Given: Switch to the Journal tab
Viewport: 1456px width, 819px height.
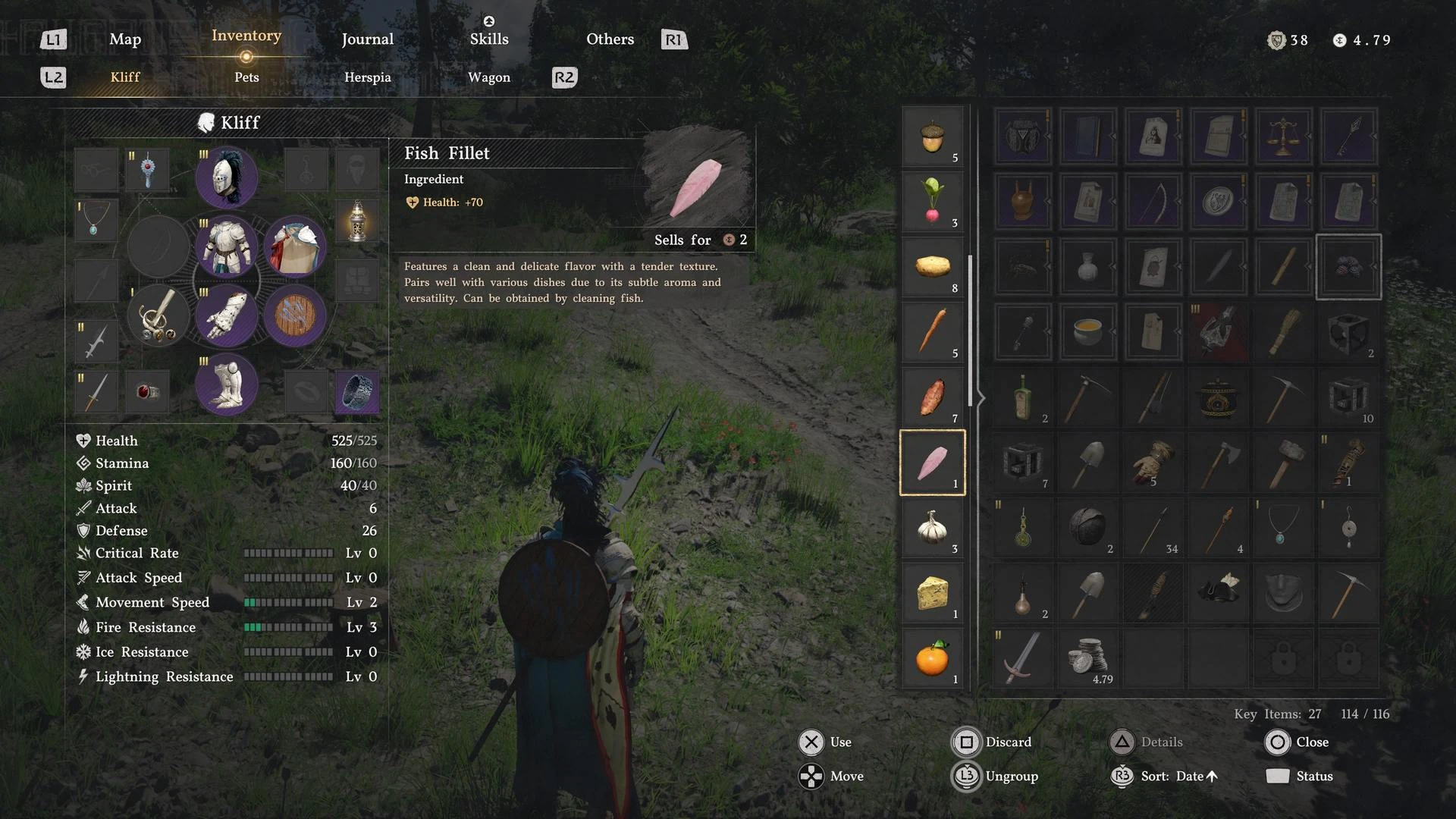Looking at the screenshot, I should [367, 39].
